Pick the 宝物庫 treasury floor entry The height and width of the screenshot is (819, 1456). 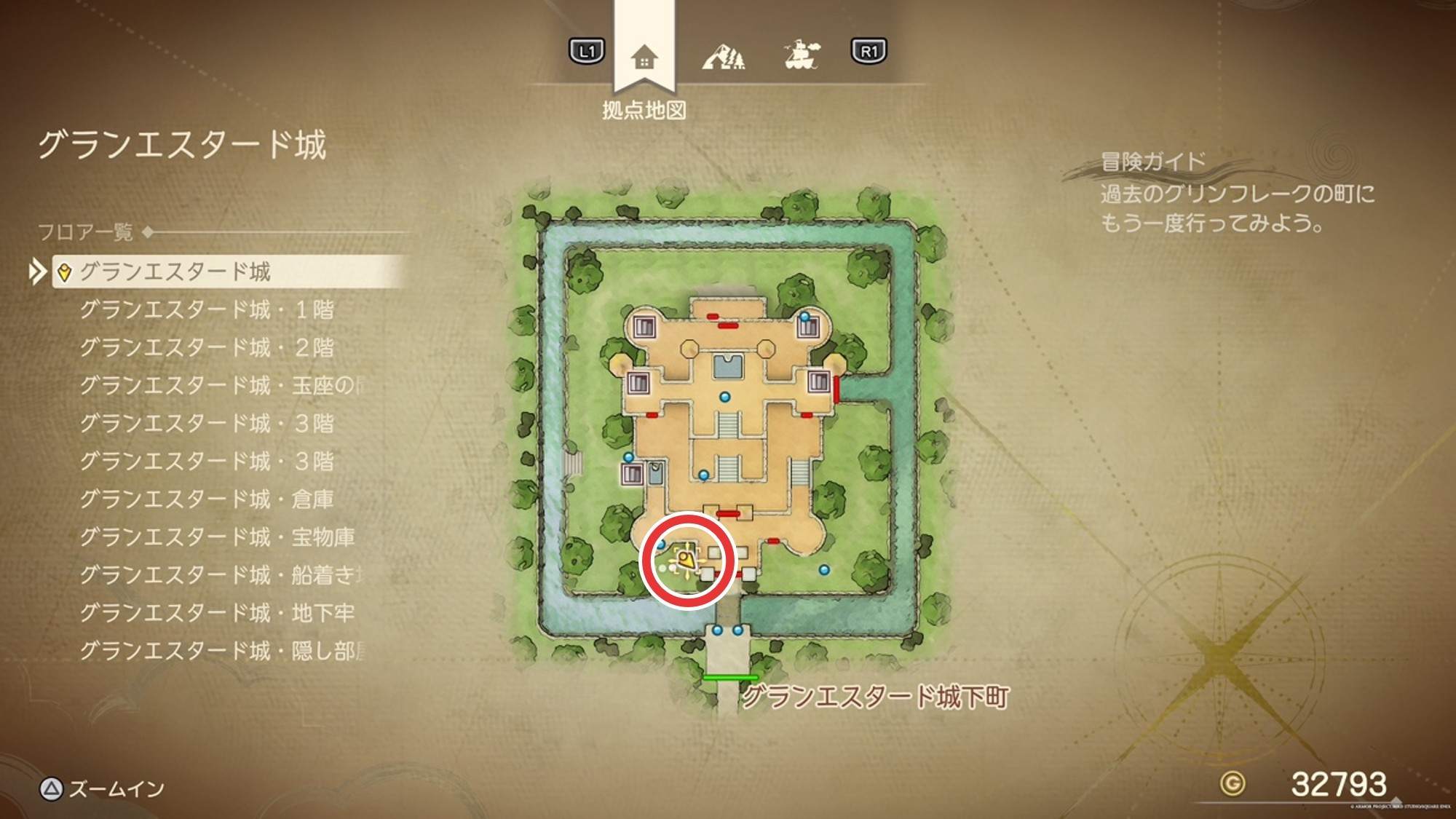click(217, 537)
